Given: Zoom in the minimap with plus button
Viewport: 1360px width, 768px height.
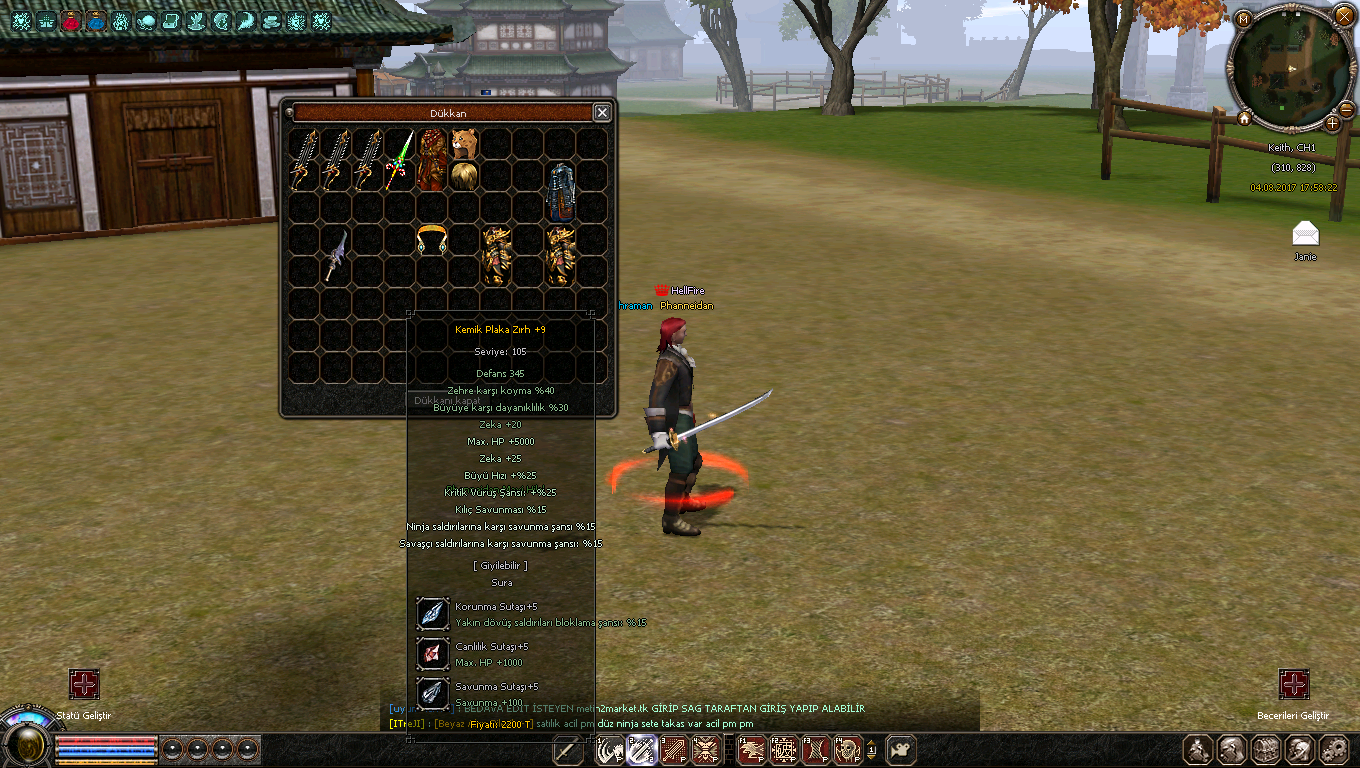Looking at the screenshot, I should (1332, 123).
